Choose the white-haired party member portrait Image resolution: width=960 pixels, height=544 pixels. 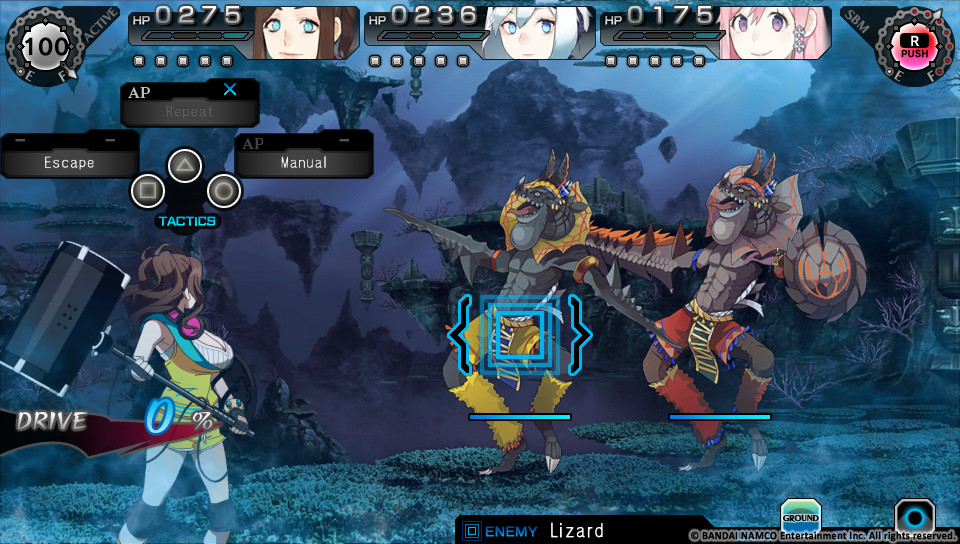[539, 32]
